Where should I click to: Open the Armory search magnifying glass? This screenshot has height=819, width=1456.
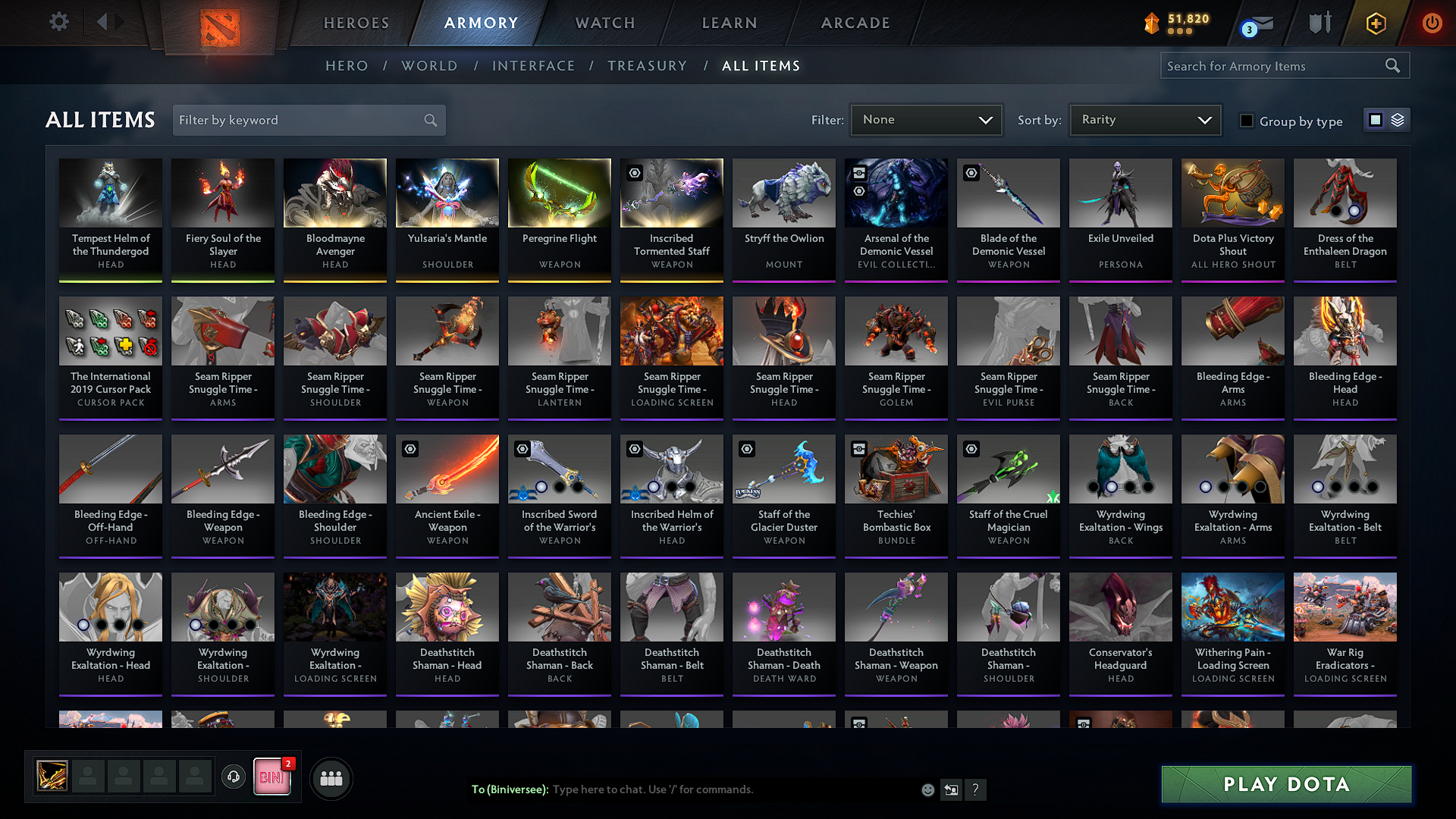point(1393,65)
